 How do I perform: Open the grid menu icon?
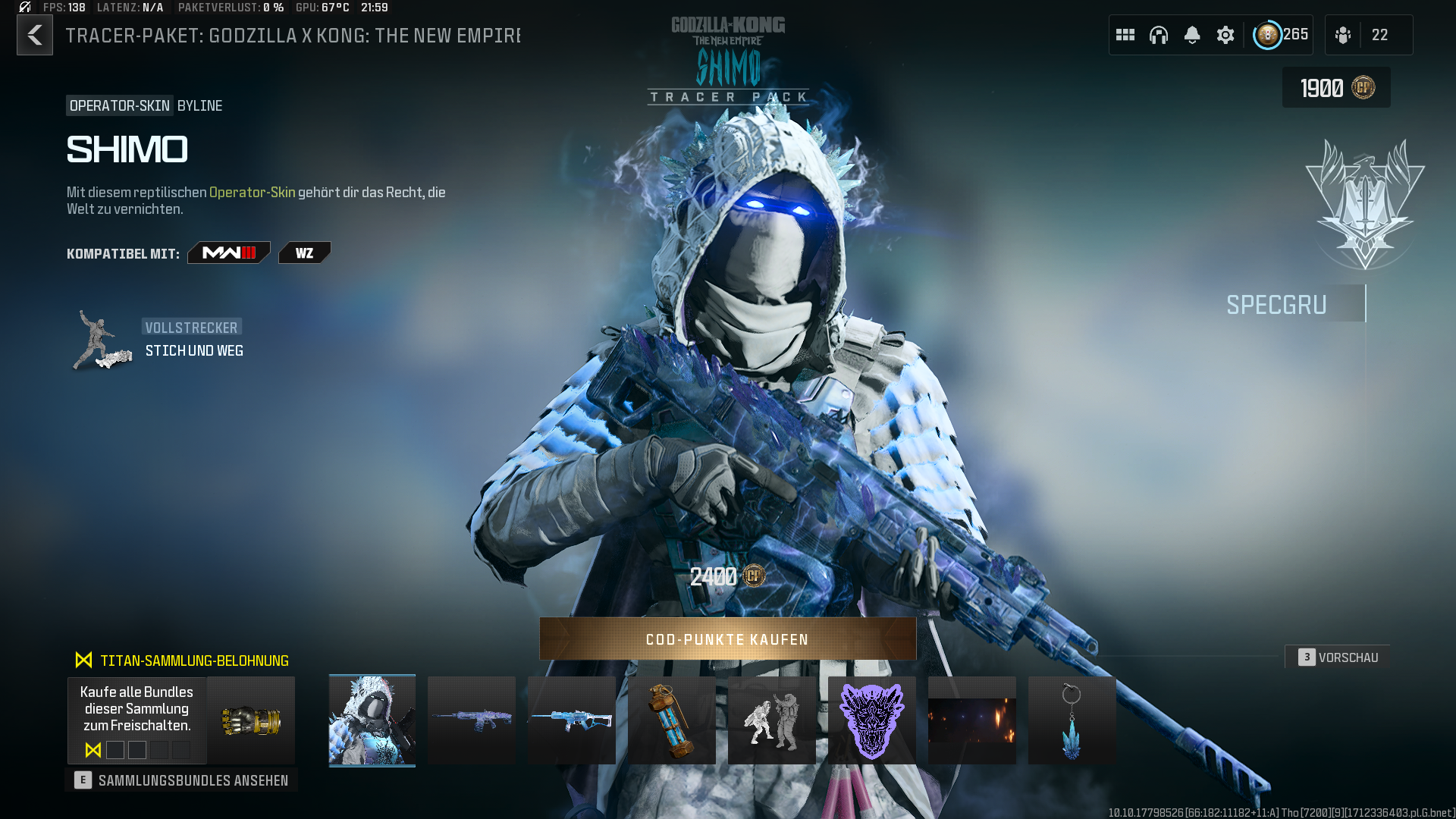pyautogui.click(x=1125, y=35)
